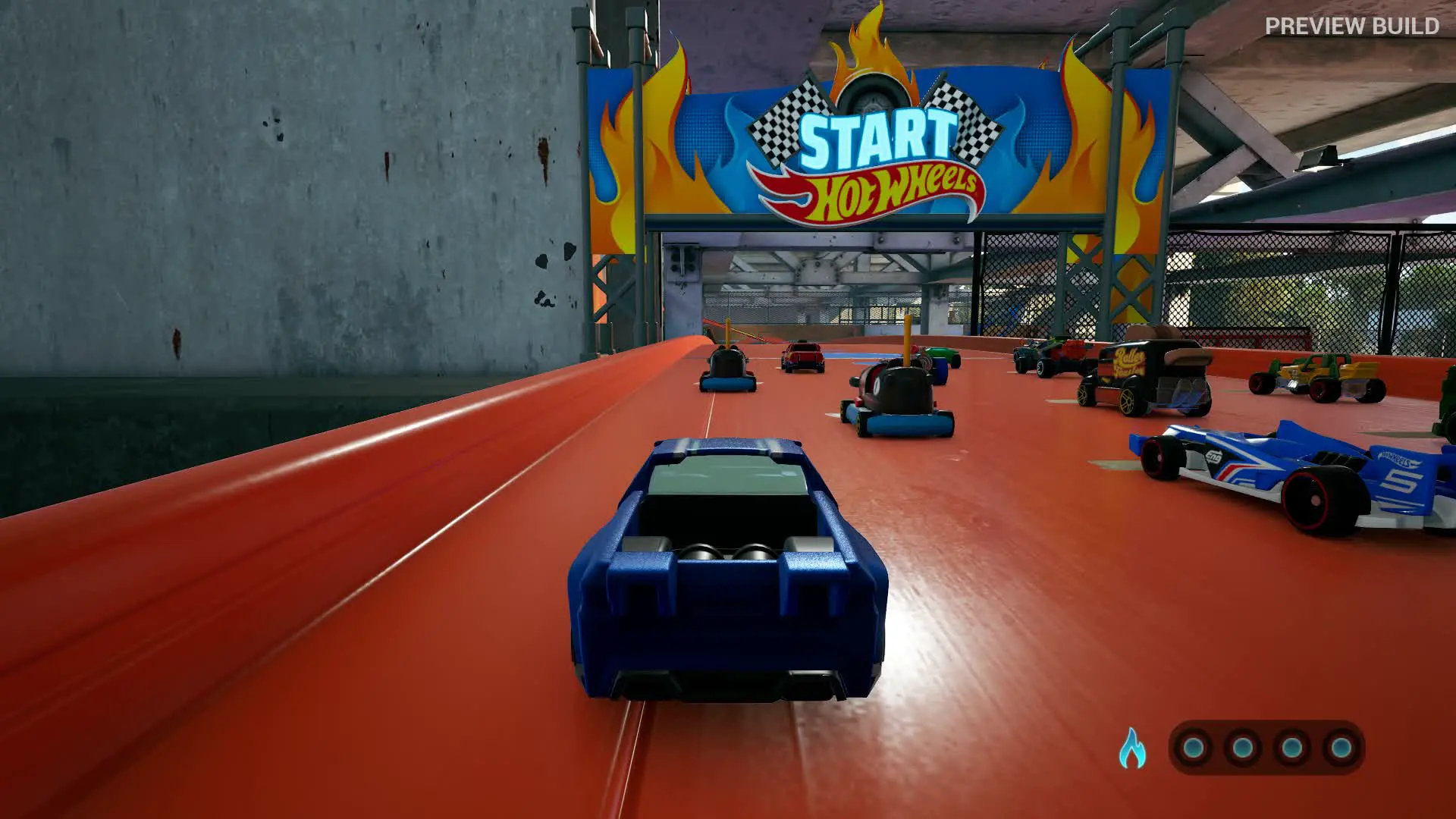Viewport: 1456px width, 819px height.
Task: Click the blue flame boost icon
Action: coord(1132,748)
